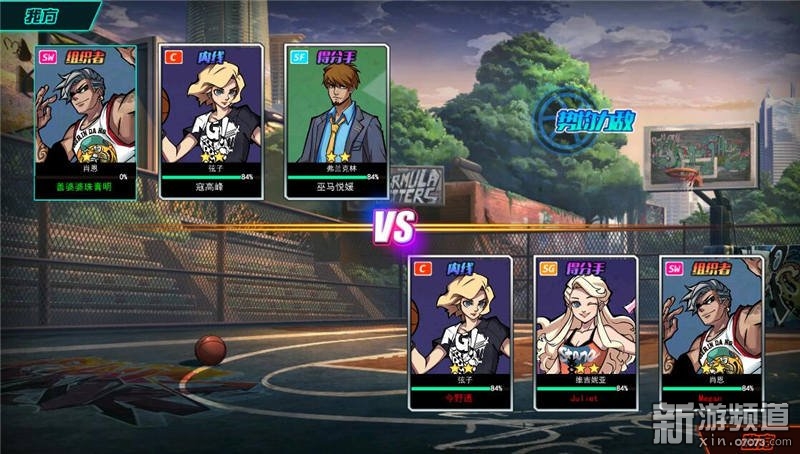Select the 弗兰克林 SF scorer card
800x454 pixels.
[x=335, y=120]
